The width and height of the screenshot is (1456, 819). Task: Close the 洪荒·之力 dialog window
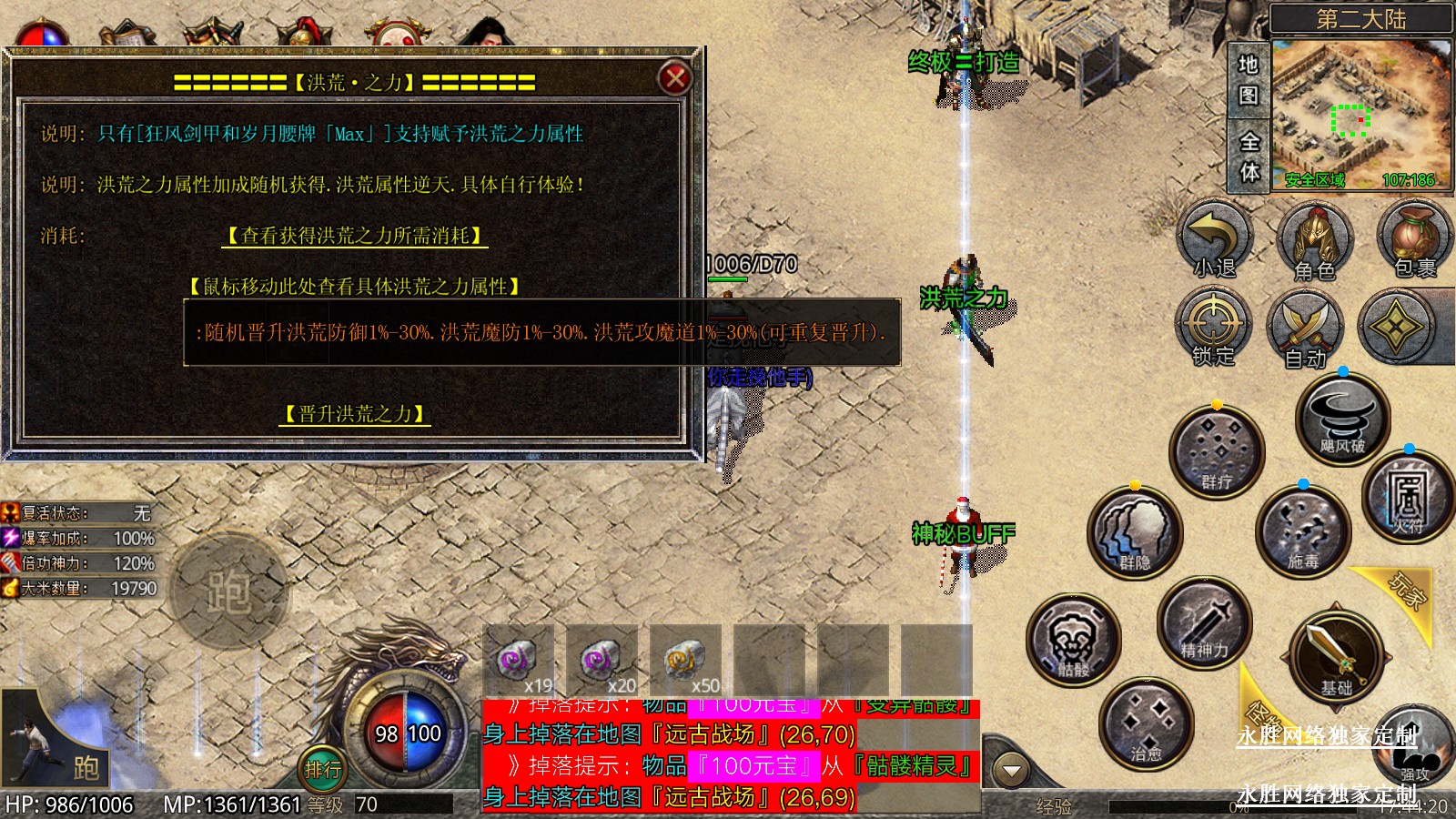pyautogui.click(x=675, y=79)
